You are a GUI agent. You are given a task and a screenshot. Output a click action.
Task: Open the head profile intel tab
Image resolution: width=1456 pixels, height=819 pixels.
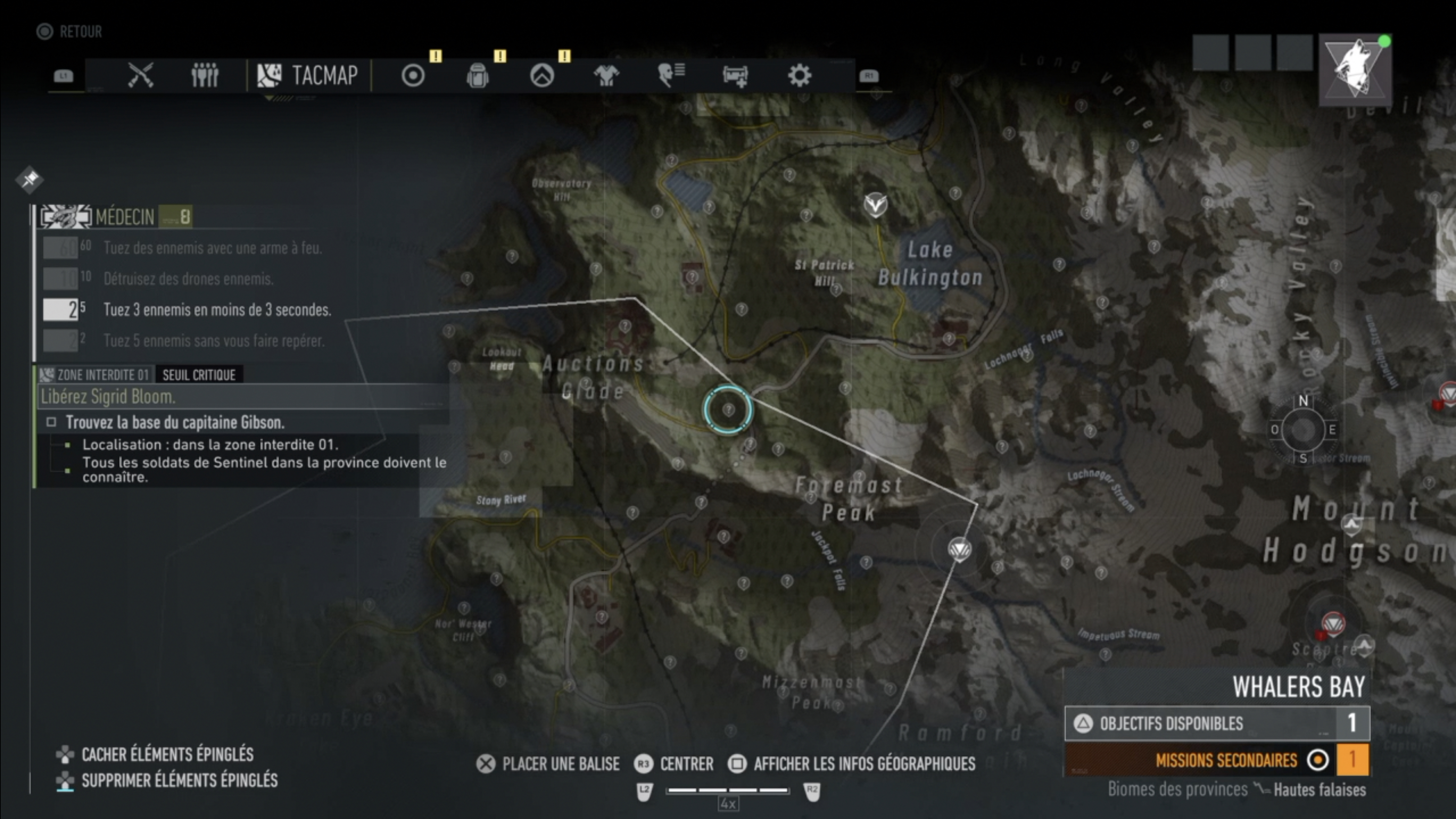coord(671,75)
